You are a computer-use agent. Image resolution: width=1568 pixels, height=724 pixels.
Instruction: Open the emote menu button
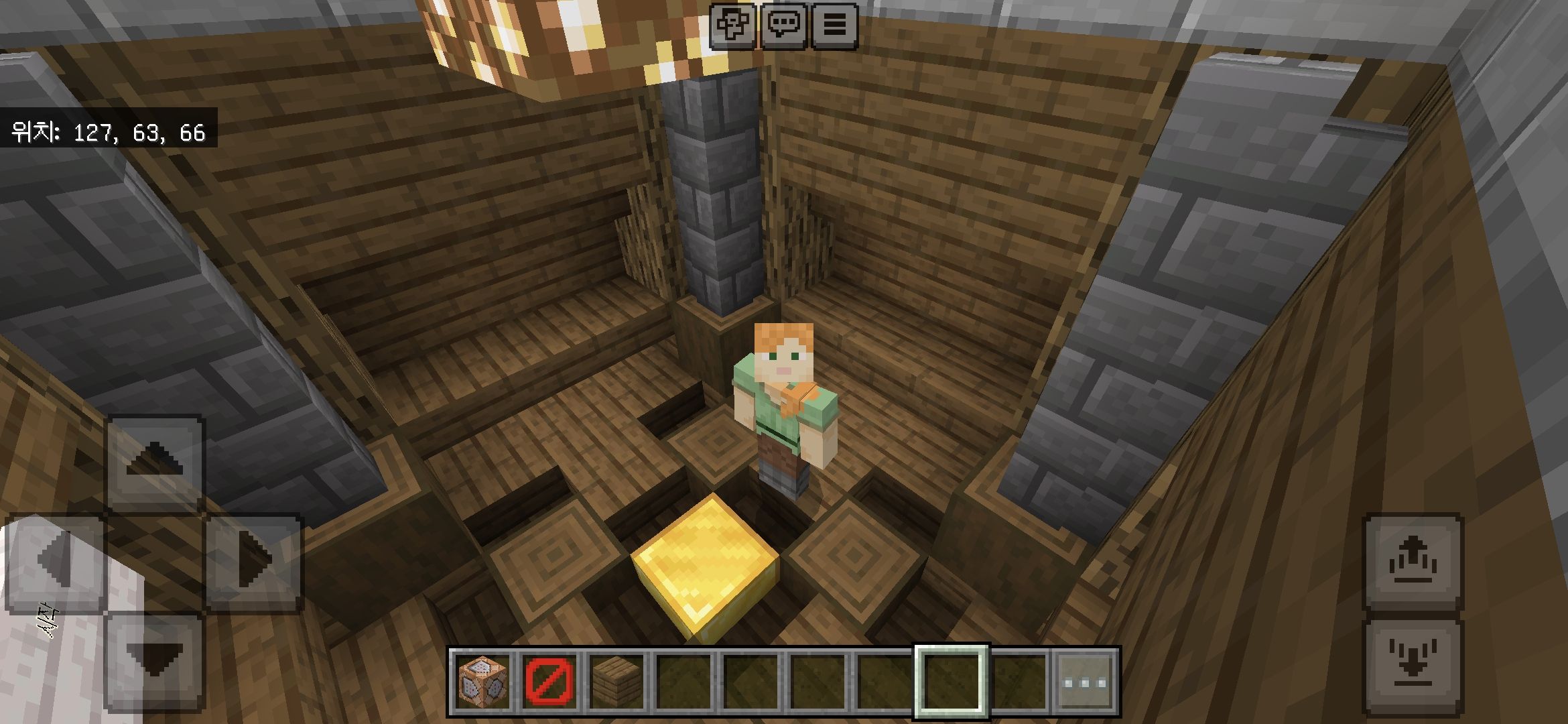click(732, 25)
